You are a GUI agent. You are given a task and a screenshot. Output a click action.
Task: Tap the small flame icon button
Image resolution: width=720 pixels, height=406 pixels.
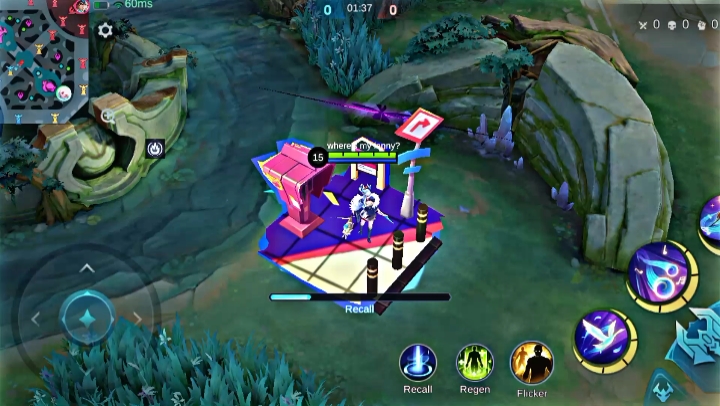click(154, 148)
